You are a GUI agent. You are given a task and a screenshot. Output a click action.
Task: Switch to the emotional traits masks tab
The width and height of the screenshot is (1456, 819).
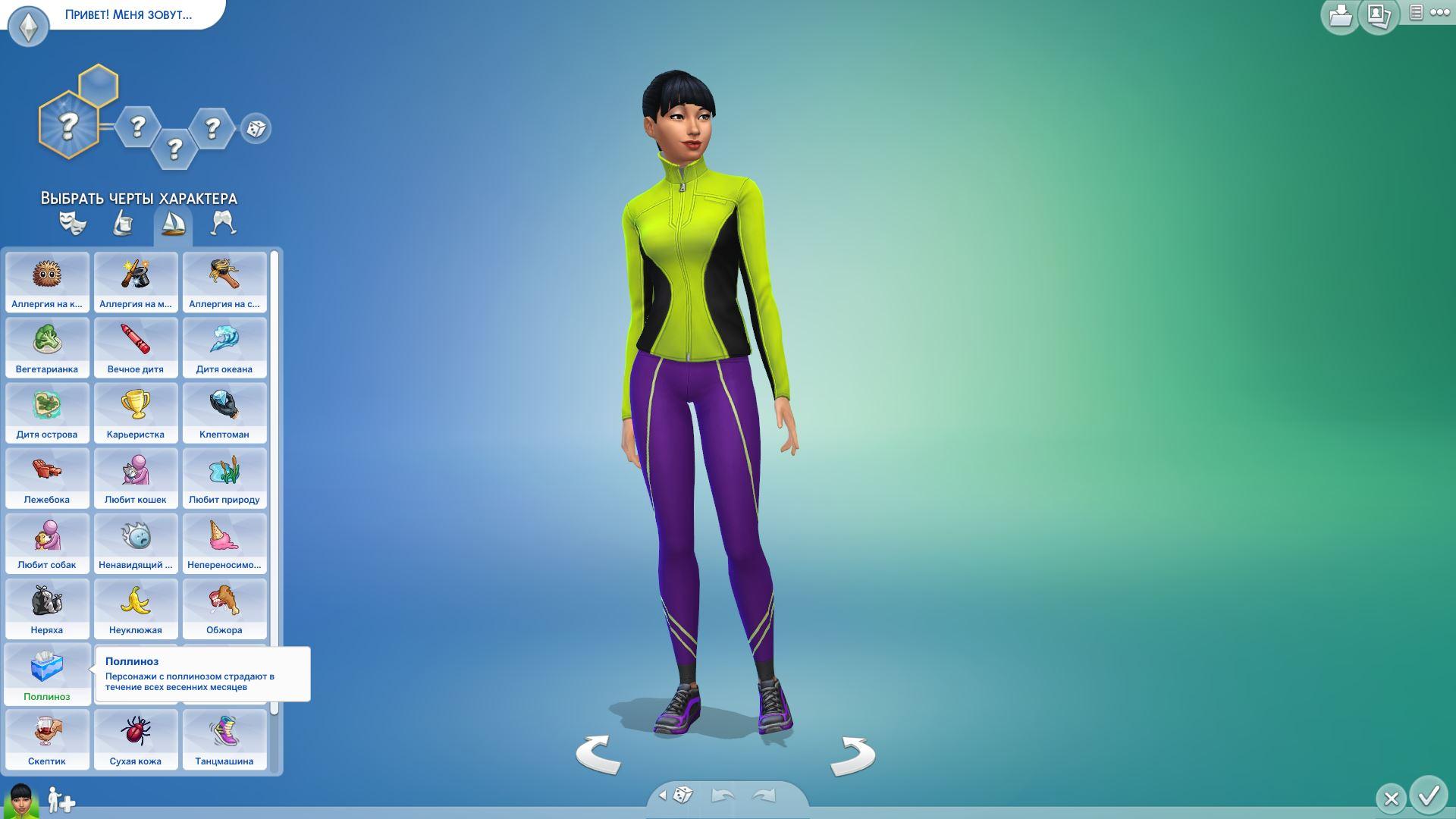(x=73, y=223)
